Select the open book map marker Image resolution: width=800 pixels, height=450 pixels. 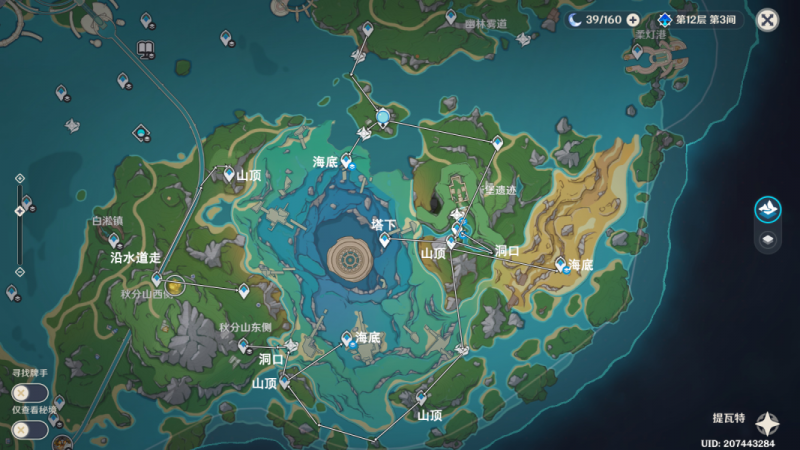(145, 48)
